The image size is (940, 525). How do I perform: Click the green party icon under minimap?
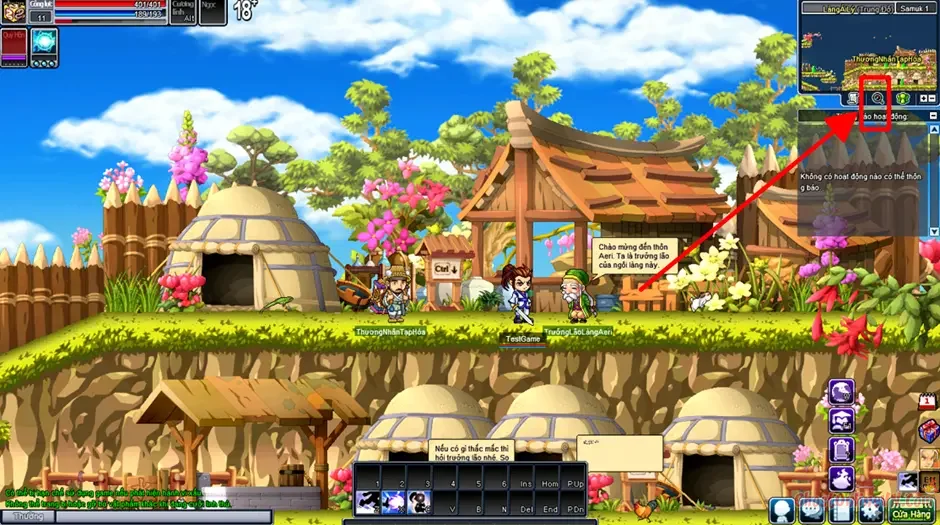point(902,98)
